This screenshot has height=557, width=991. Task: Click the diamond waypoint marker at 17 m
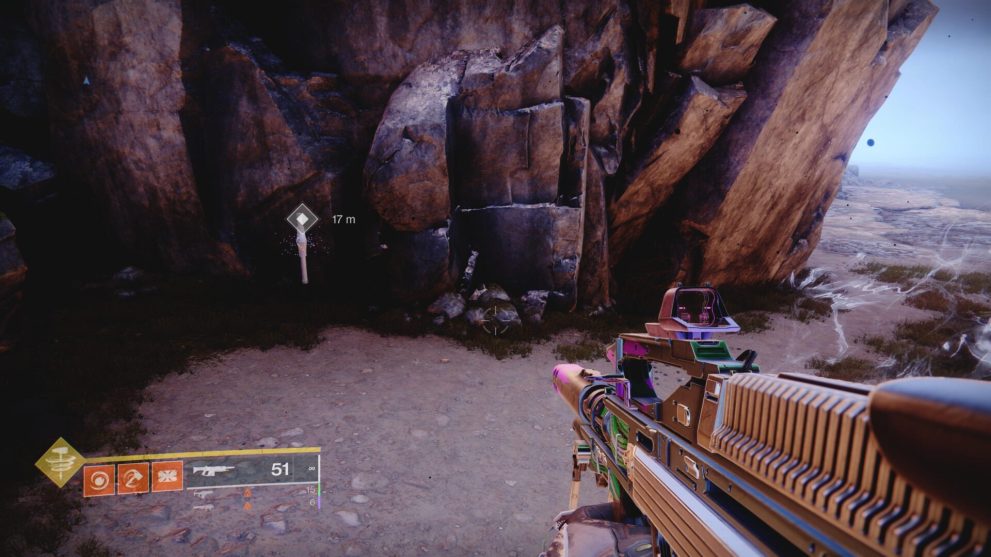[x=302, y=218]
